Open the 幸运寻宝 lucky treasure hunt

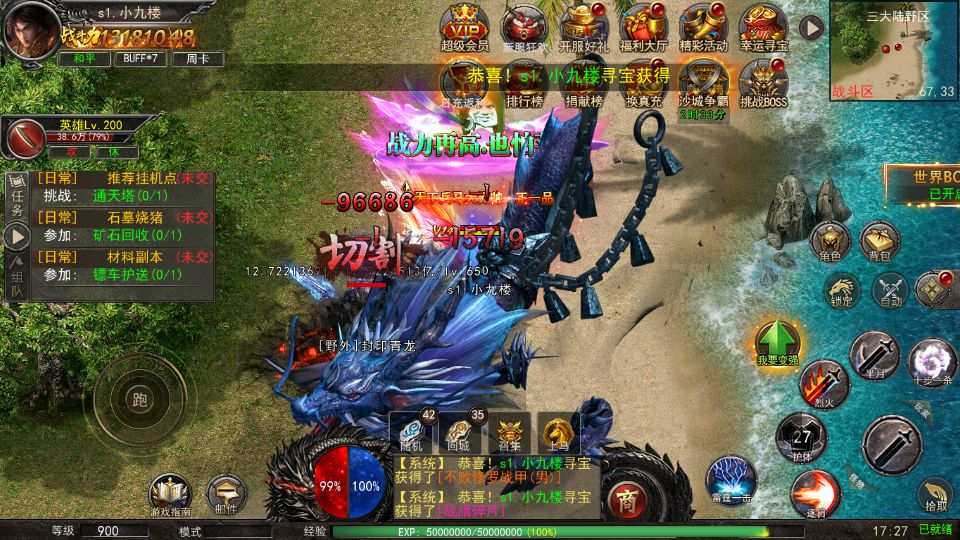(x=764, y=25)
